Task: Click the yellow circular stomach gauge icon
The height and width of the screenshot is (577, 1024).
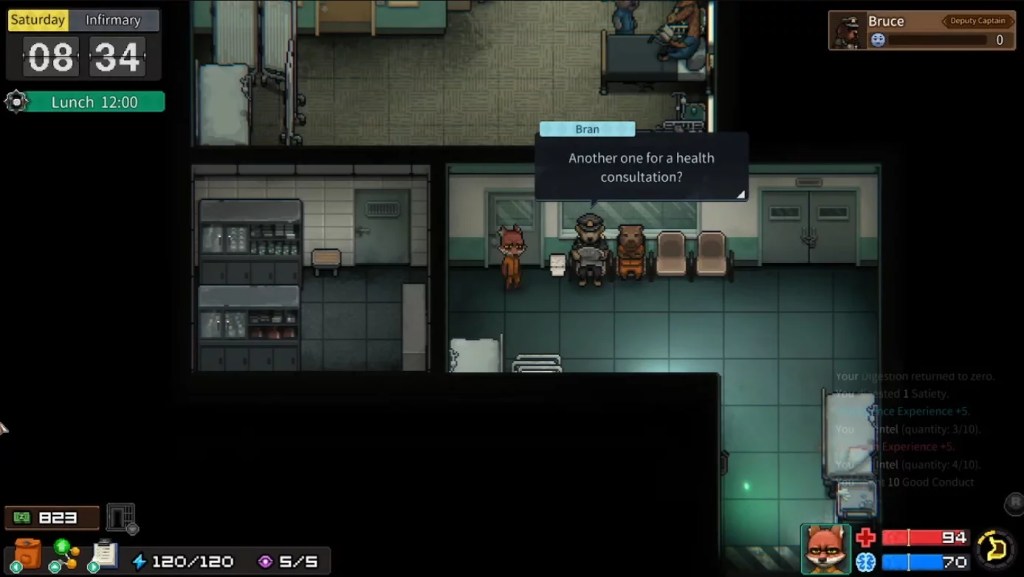Action: click(995, 548)
